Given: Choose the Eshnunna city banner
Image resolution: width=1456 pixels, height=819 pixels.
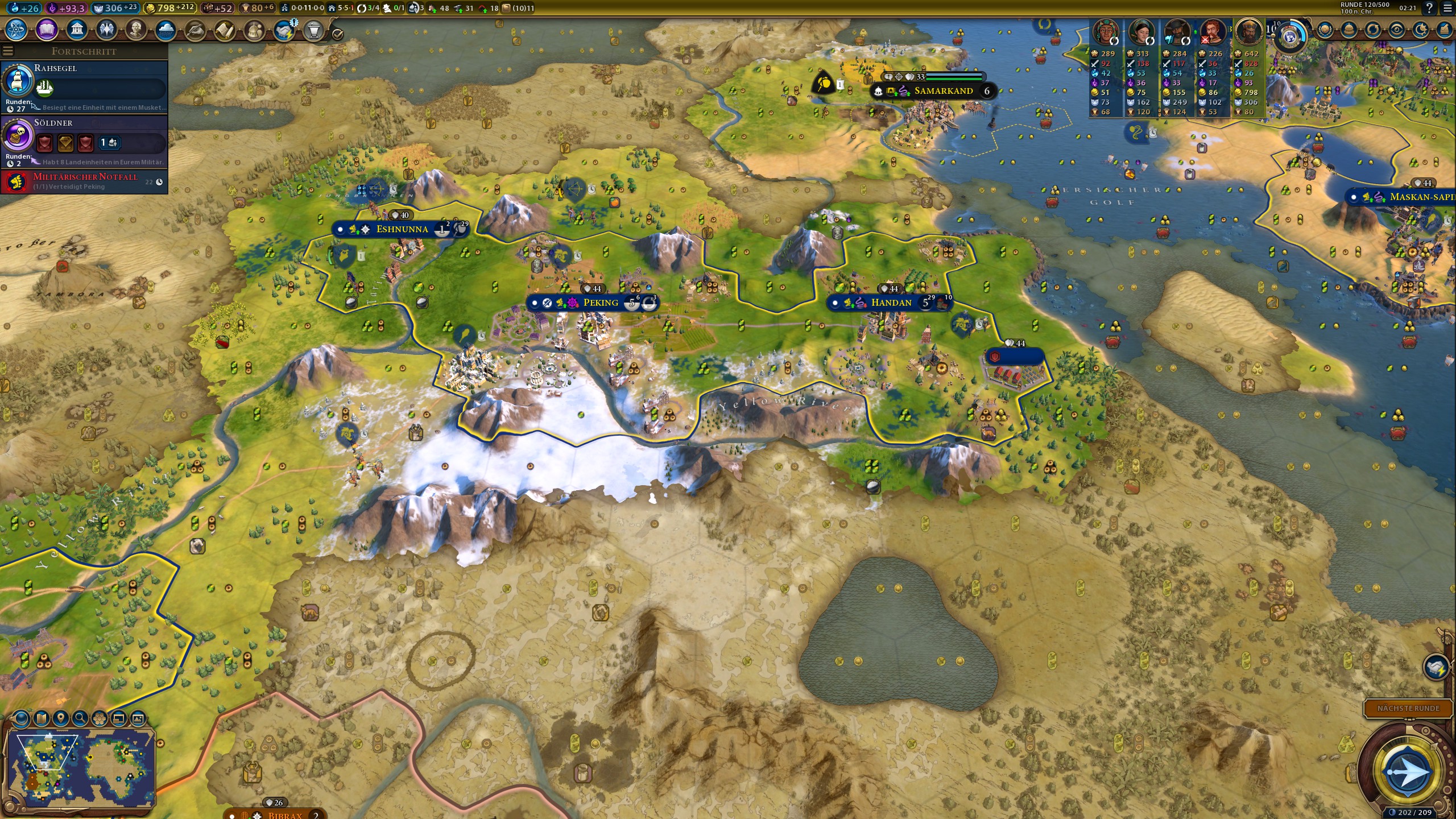Looking at the screenshot, I should click(402, 229).
